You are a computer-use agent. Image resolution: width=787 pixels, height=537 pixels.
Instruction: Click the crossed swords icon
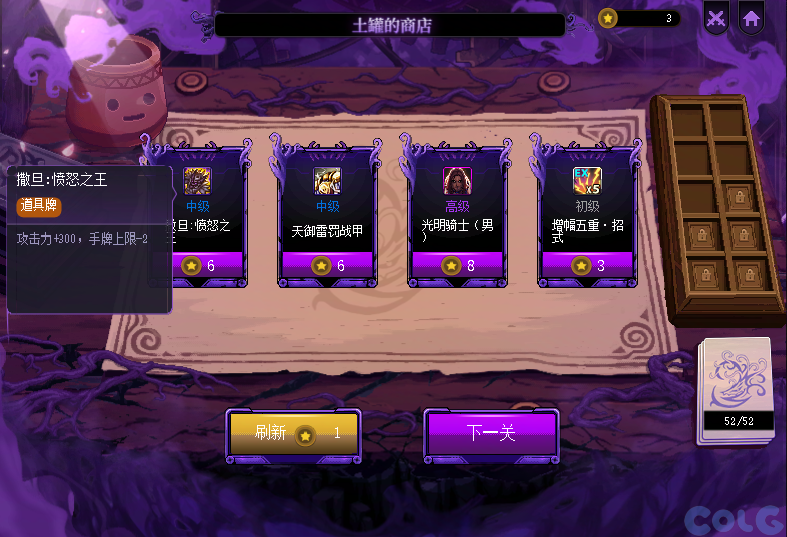(716, 18)
